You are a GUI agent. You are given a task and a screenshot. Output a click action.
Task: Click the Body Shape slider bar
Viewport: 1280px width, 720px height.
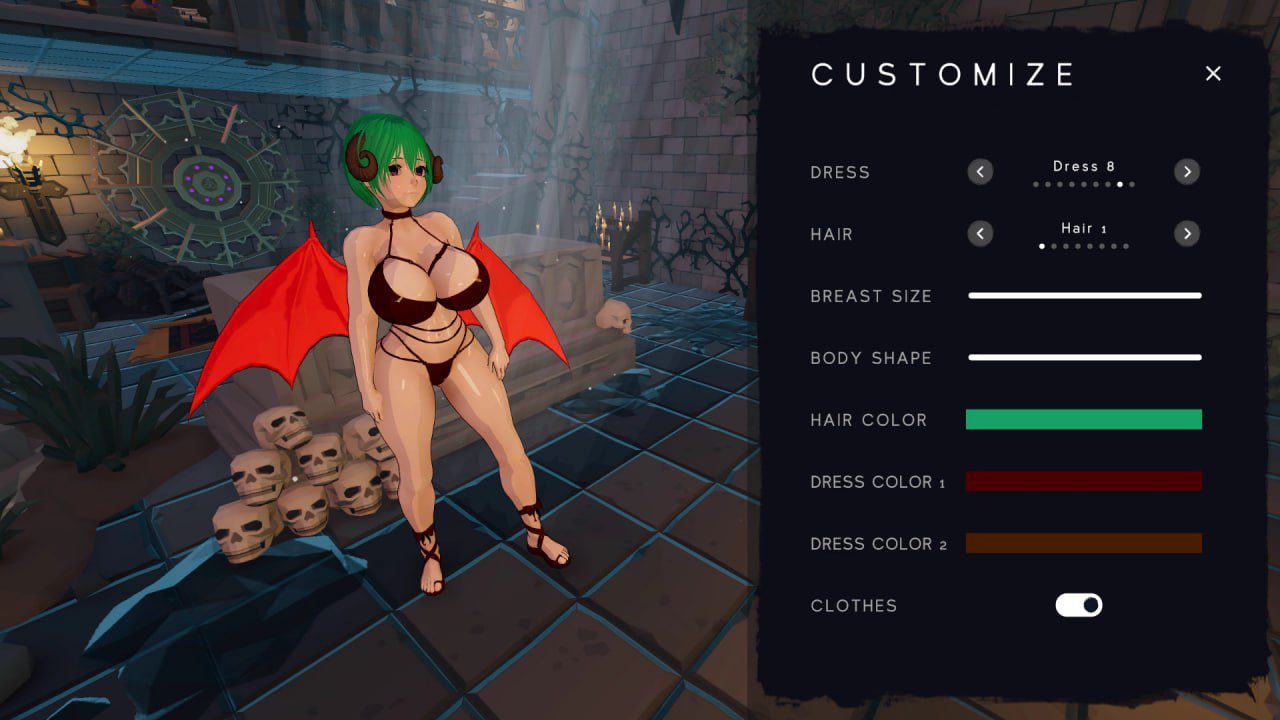[x=1083, y=357]
